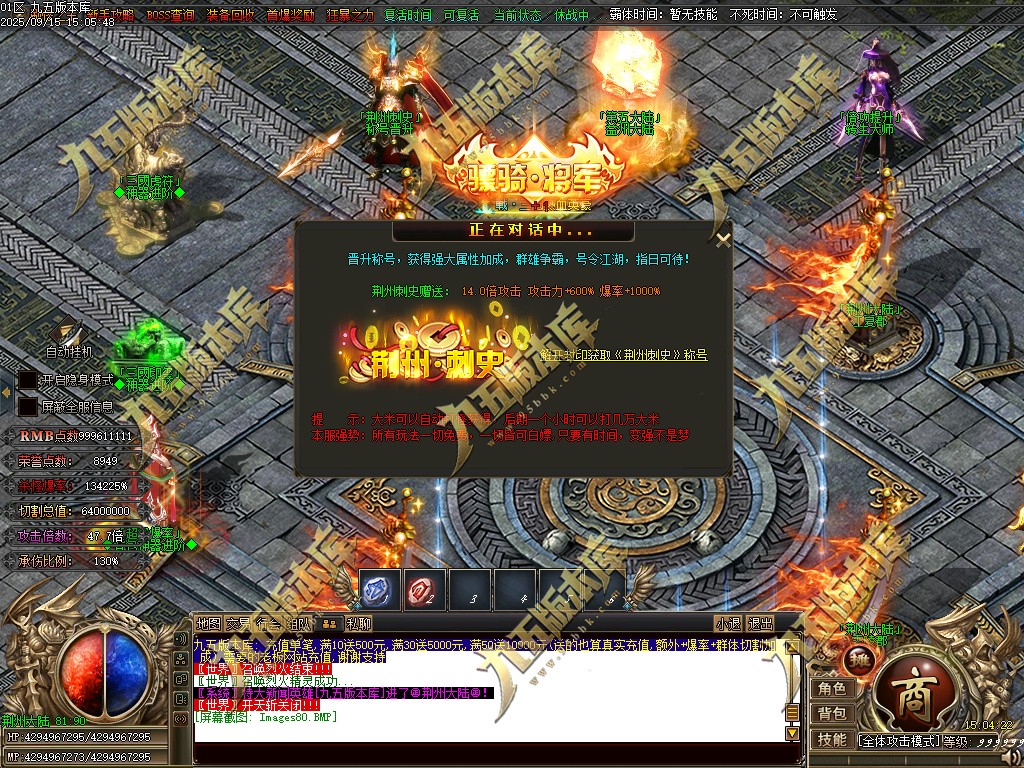Click the 新手攻略 beginner guide entry

pyautogui.click(x=112, y=16)
